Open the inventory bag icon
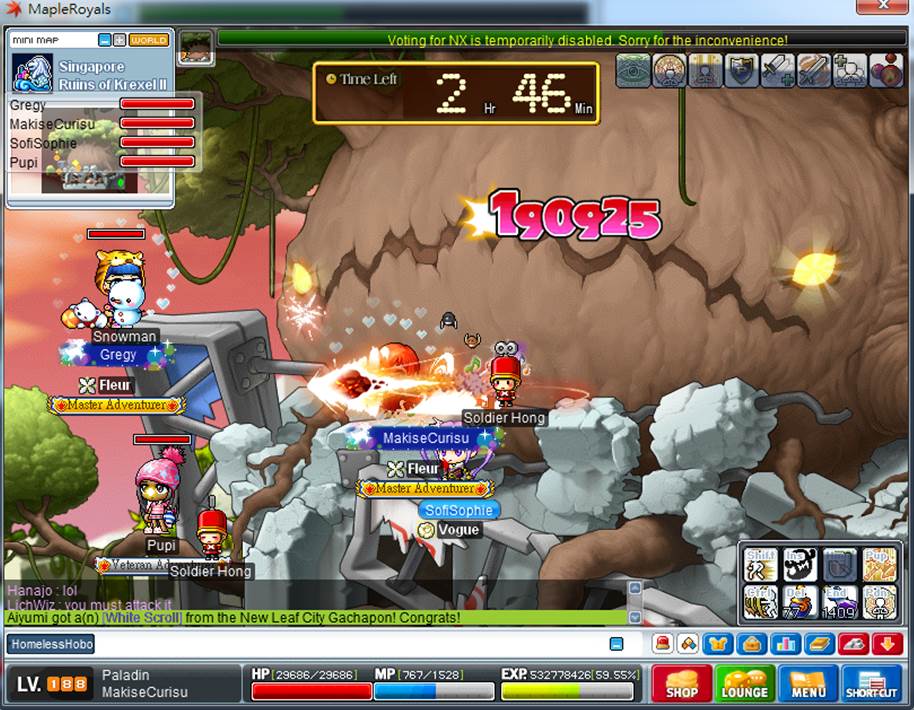 (752, 645)
